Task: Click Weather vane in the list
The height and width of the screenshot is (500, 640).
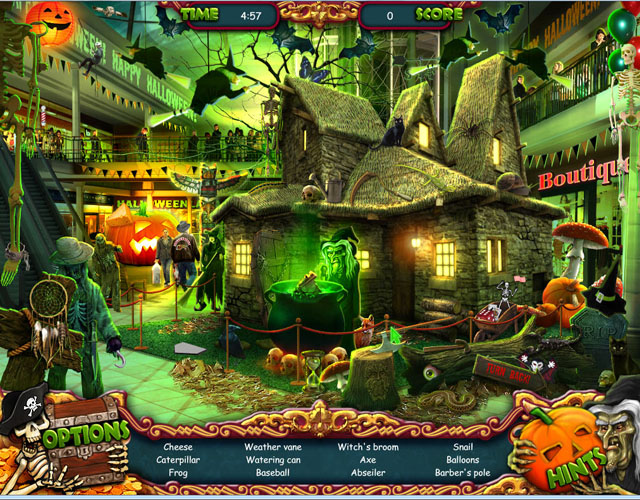Action: click(273, 447)
